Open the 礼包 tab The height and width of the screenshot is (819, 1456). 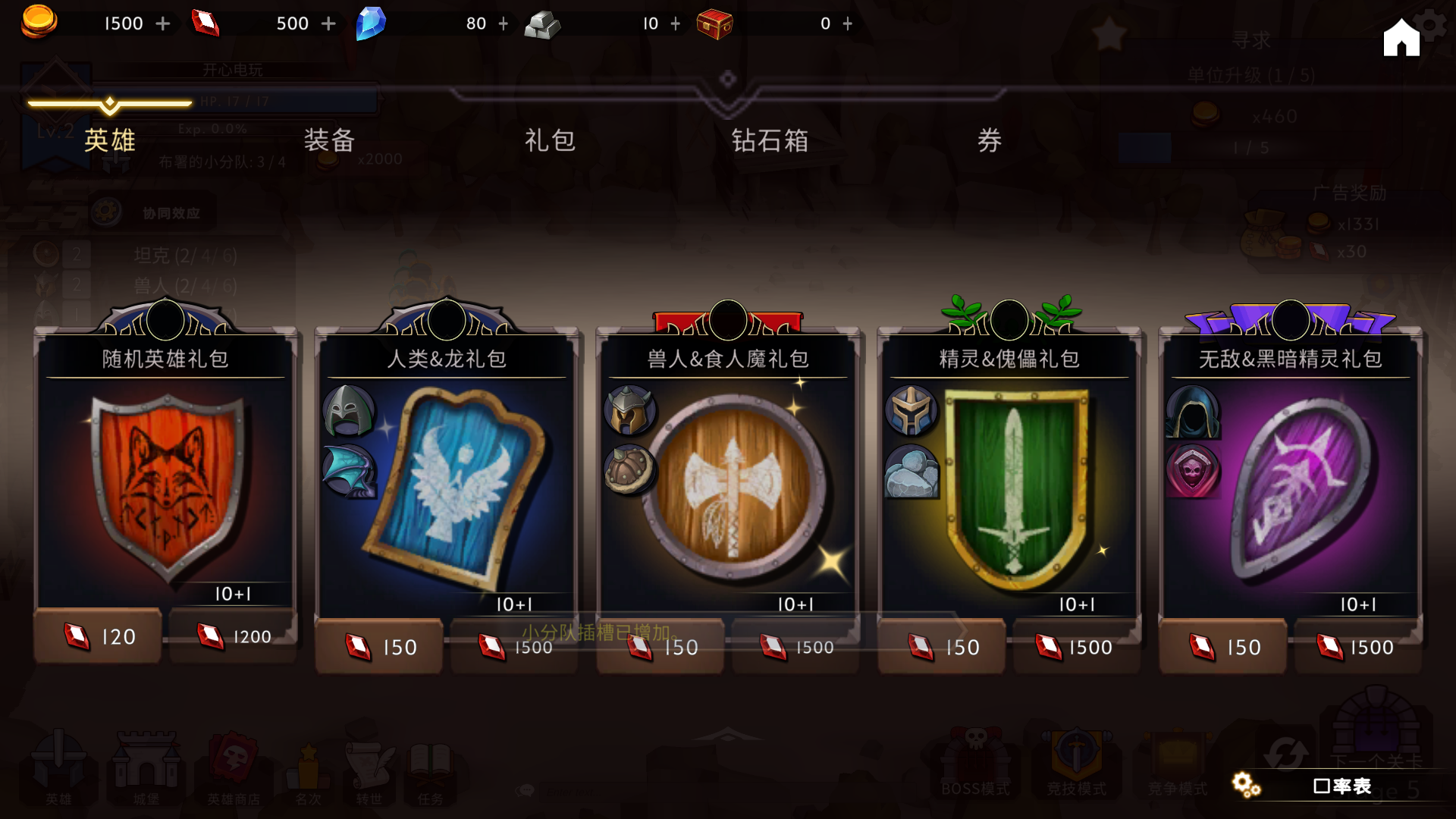550,140
